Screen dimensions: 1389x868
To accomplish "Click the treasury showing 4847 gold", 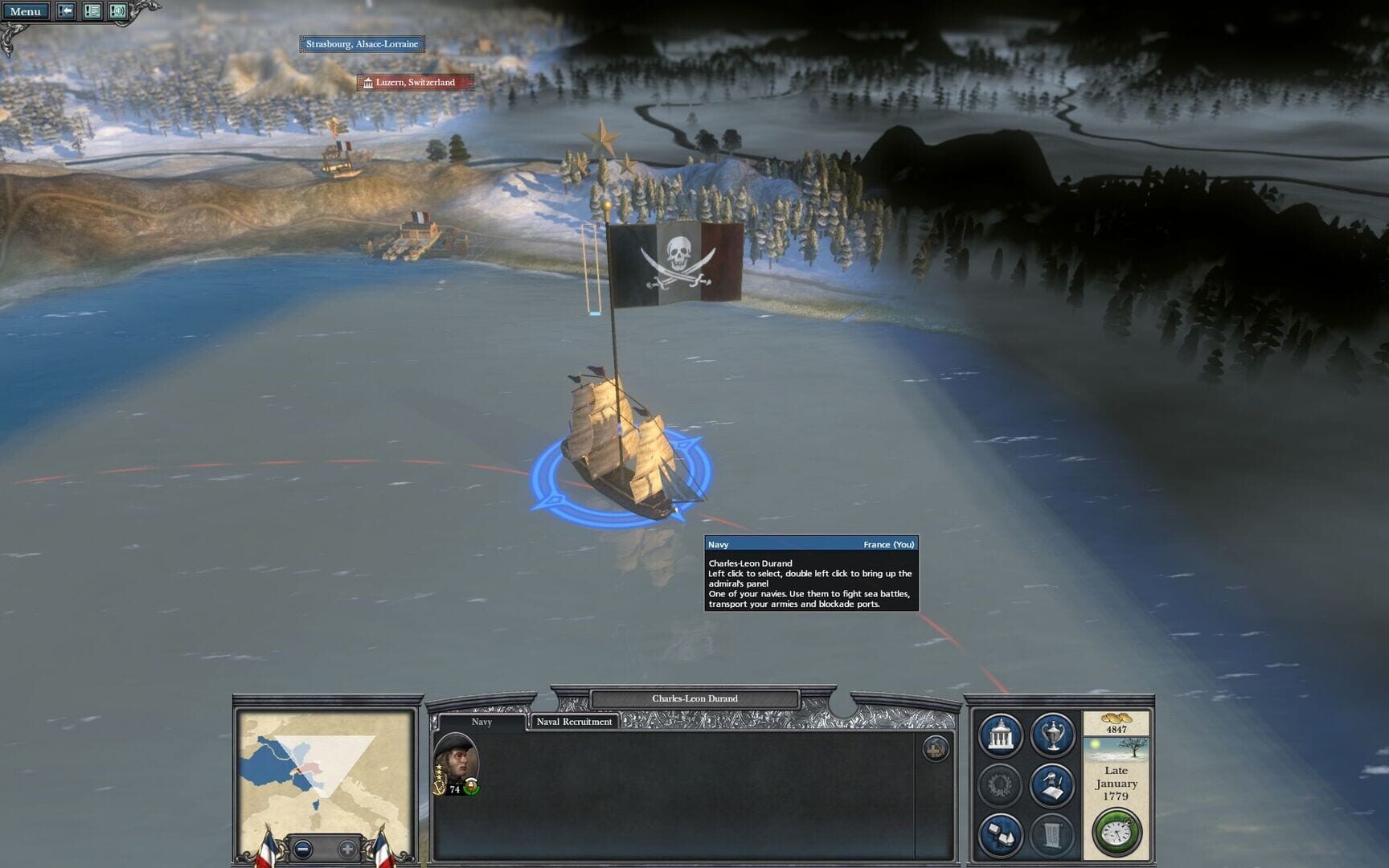I will (1117, 727).
